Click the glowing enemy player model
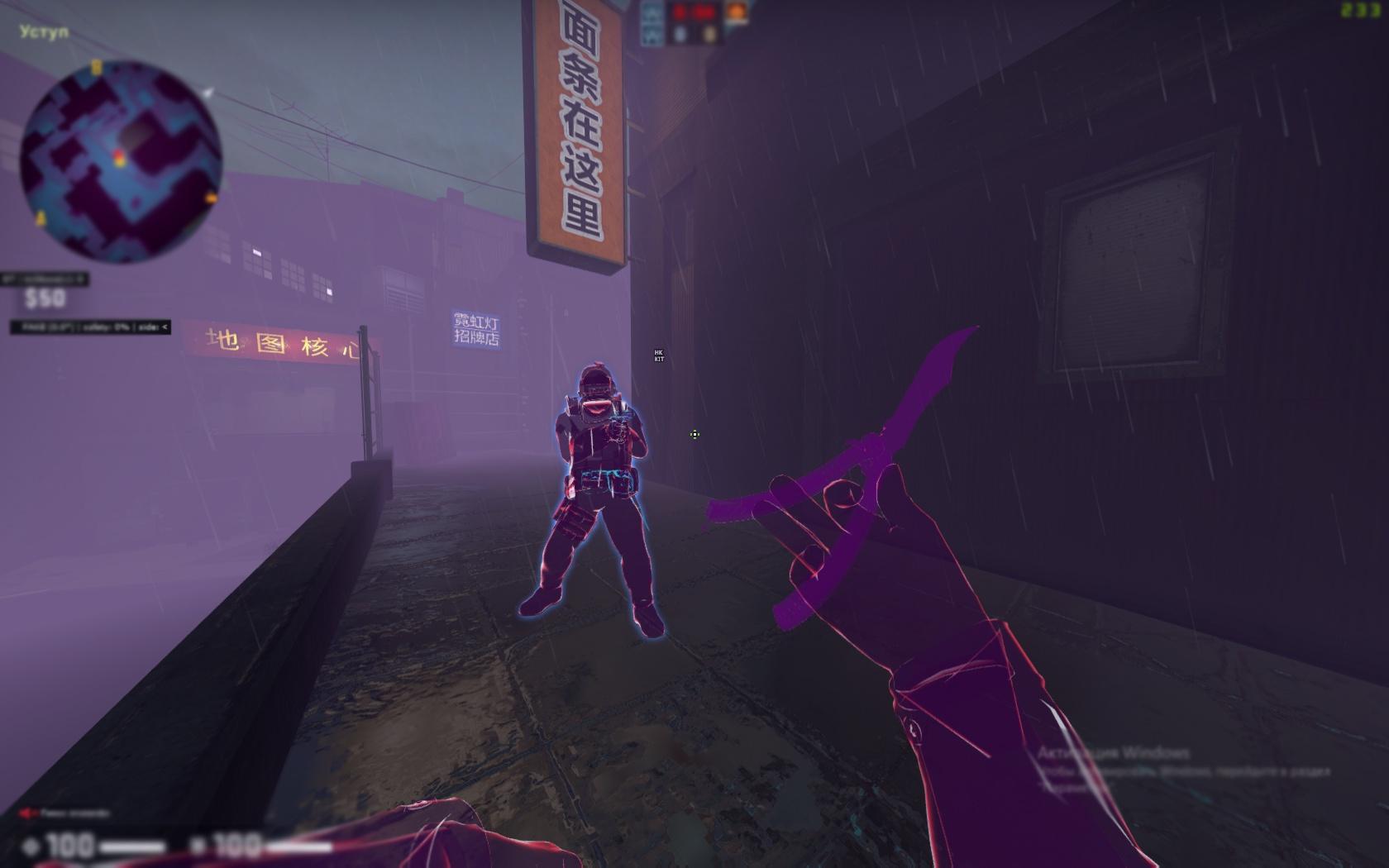 click(x=599, y=479)
